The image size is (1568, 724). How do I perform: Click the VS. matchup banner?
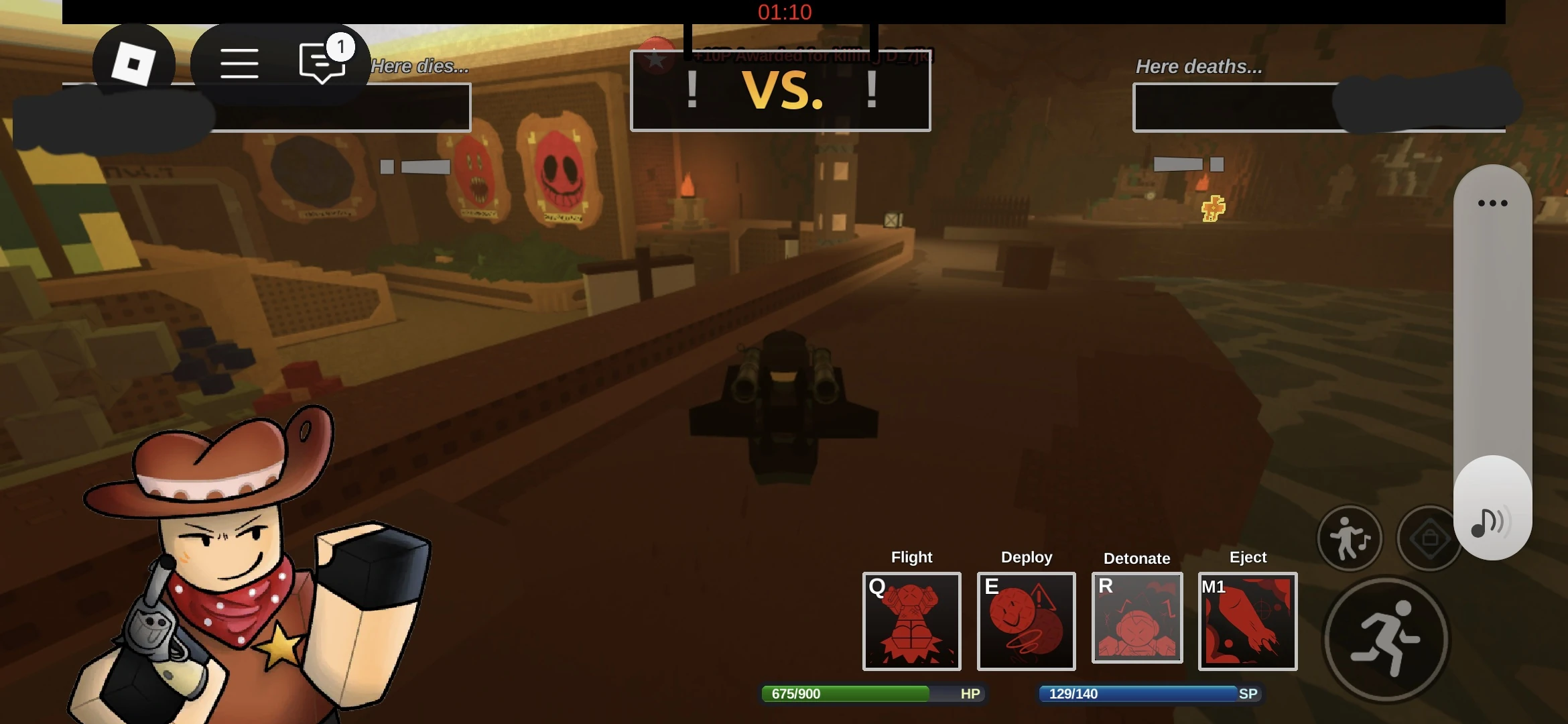point(781,92)
